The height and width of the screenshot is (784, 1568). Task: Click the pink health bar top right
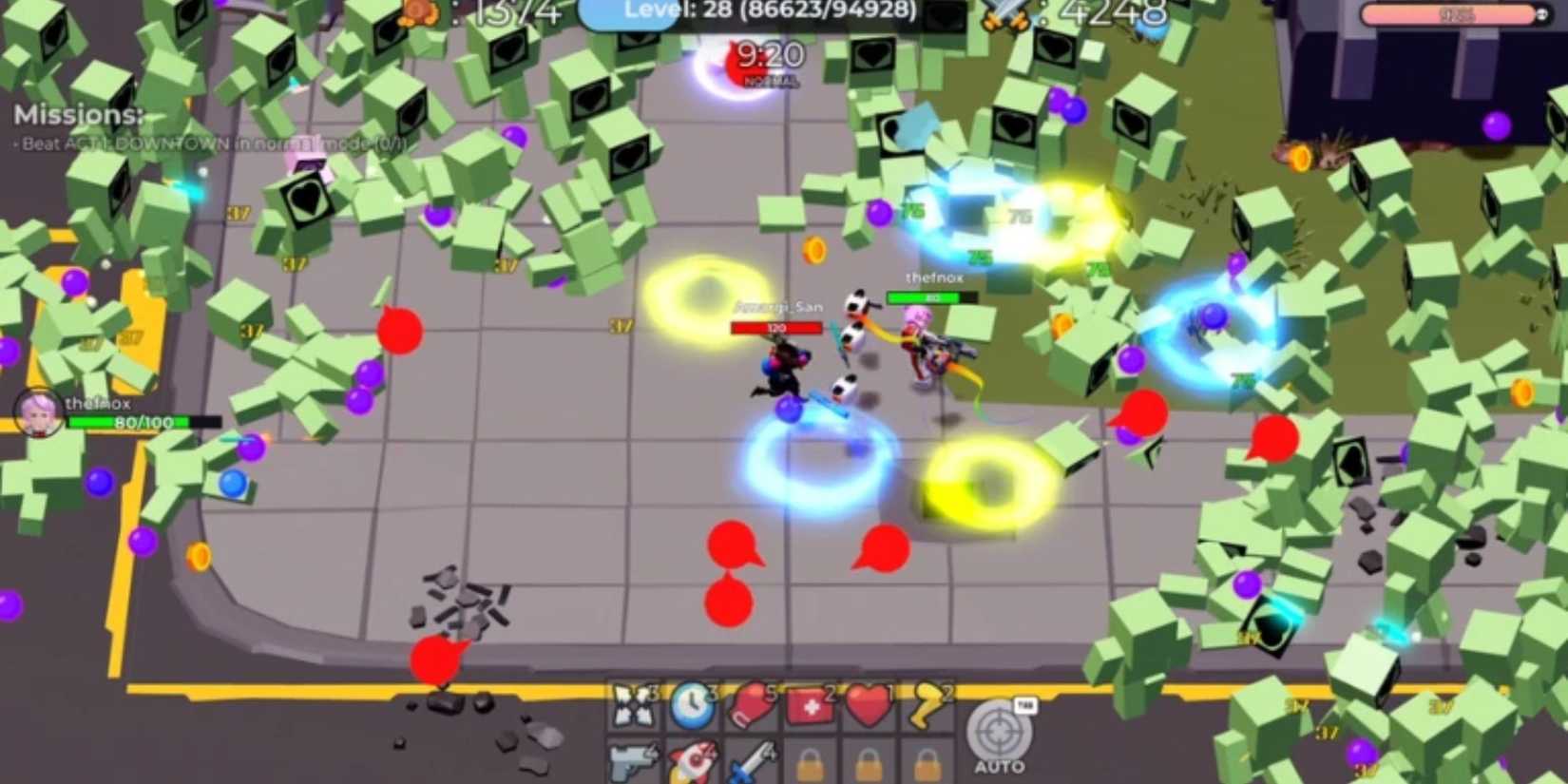(1454, 13)
